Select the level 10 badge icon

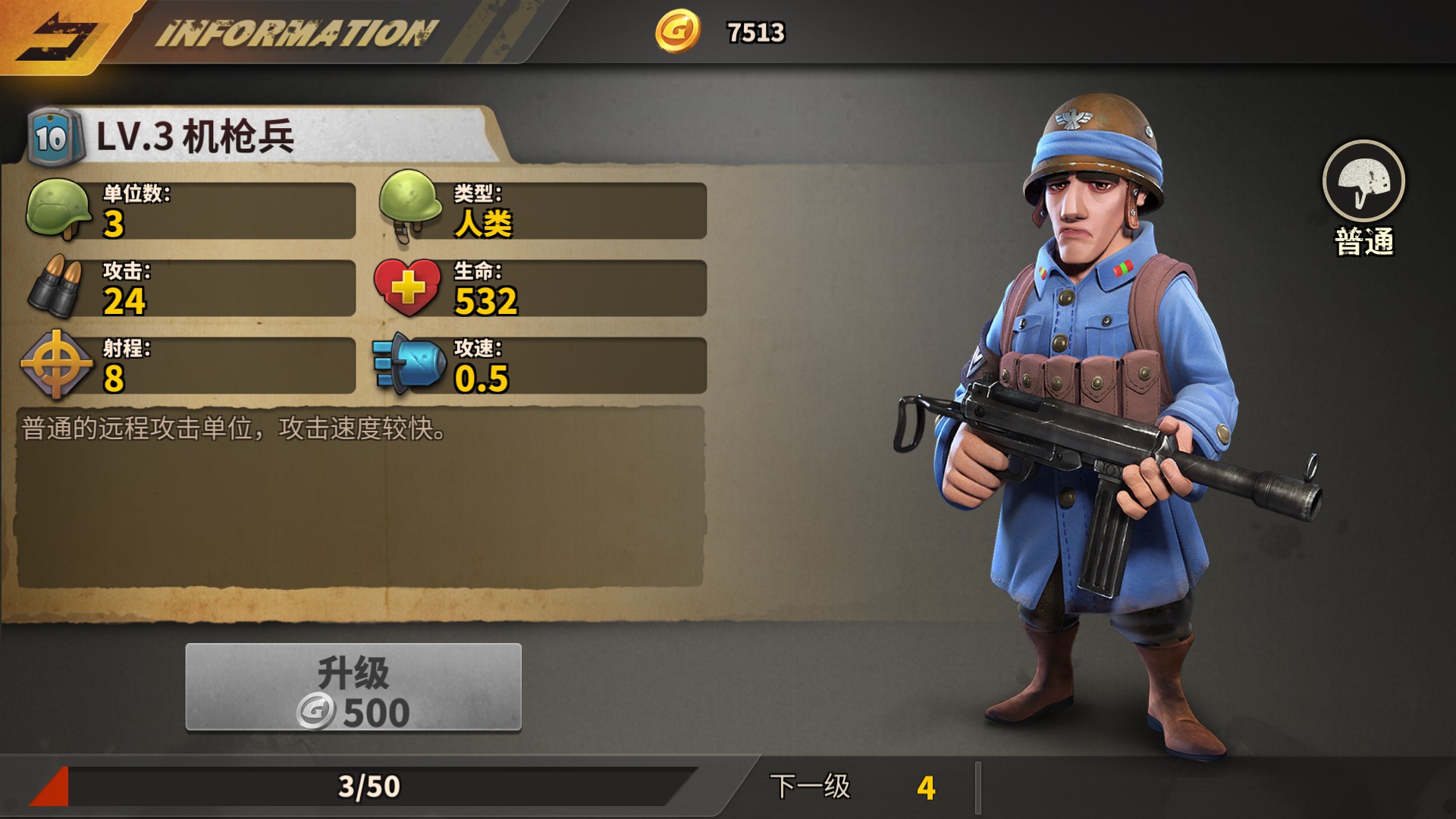48,133
